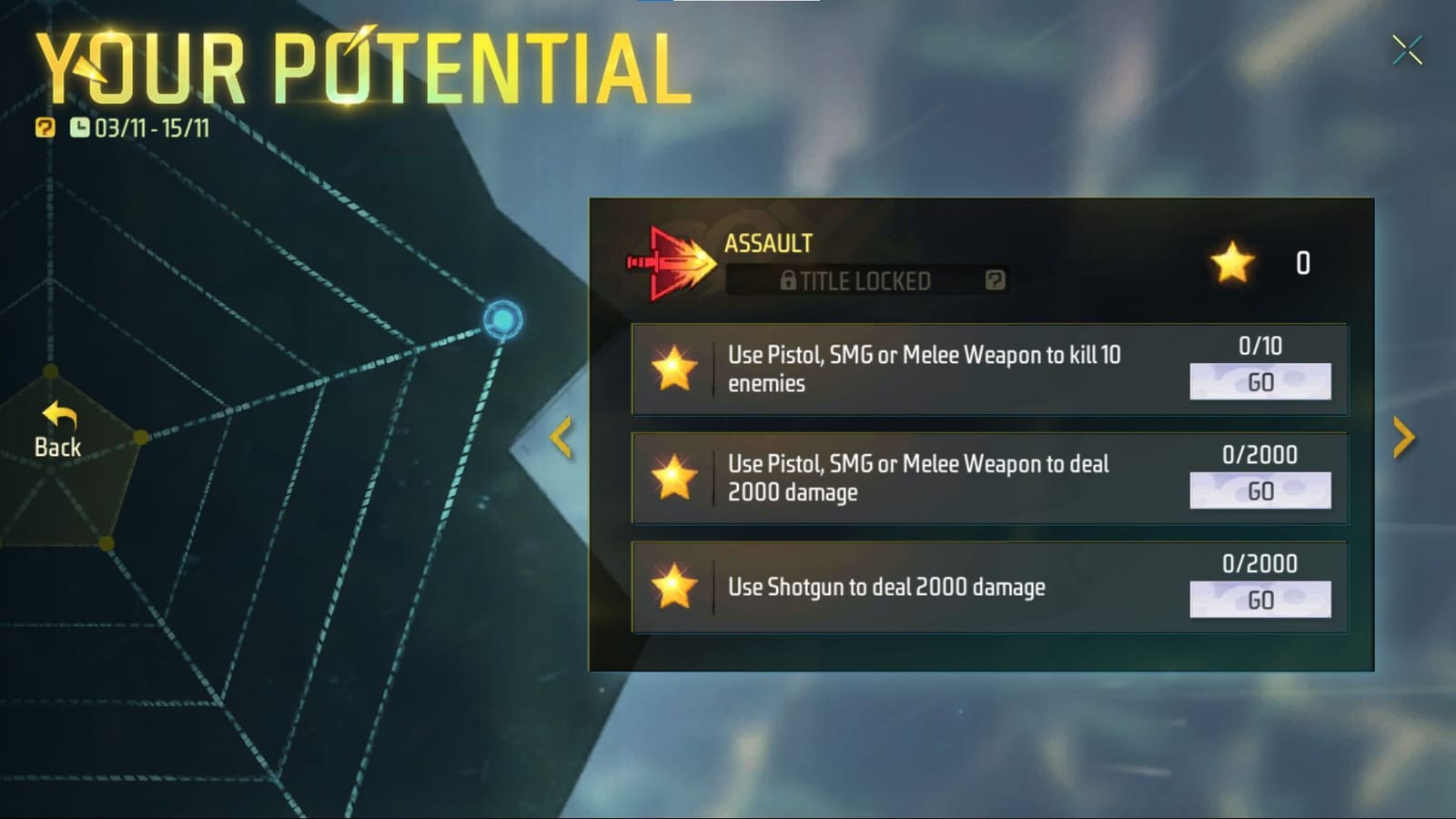Click the lock icon on Title Locked
Screen dimensions: 1456x819
click(x=788, y=280)
